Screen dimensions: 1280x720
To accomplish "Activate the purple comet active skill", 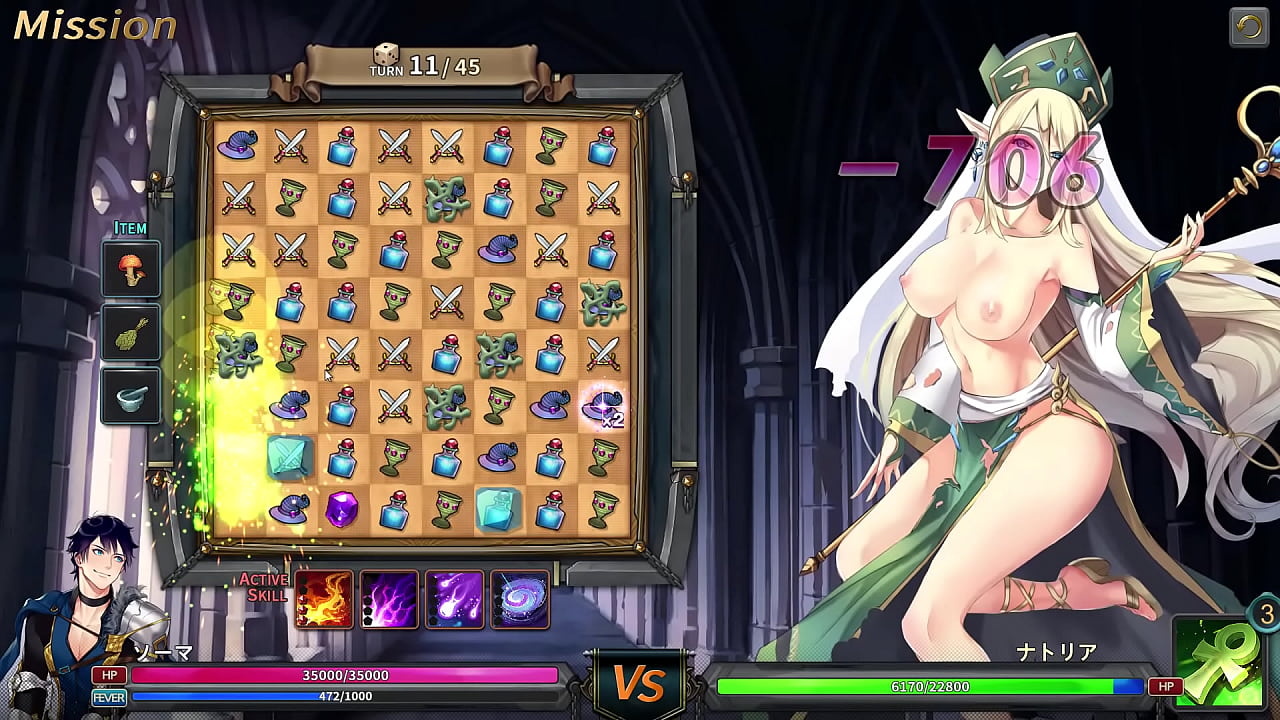I will [455, 600].
